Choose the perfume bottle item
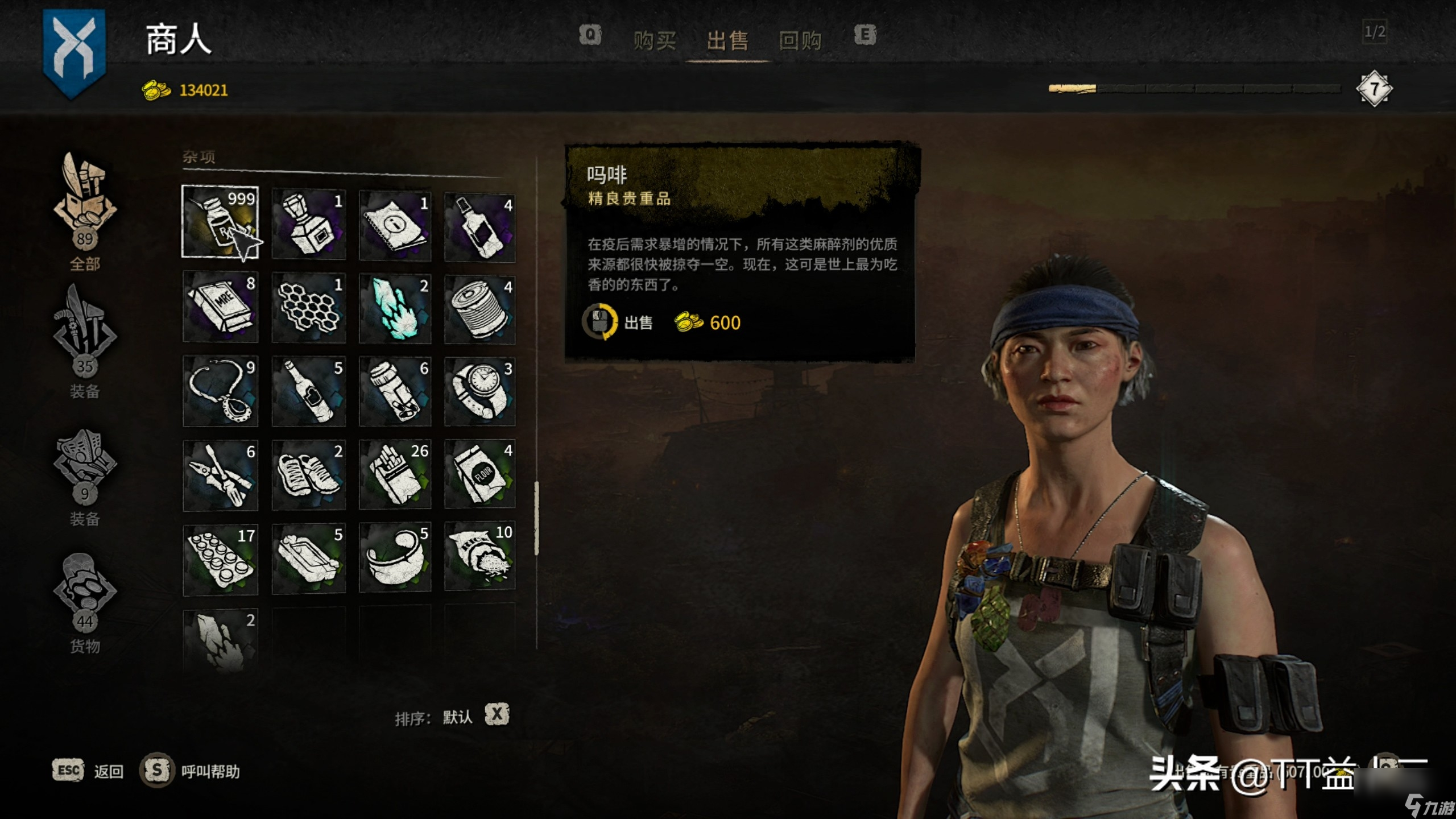1456x819 pixels. pos(308,224)
